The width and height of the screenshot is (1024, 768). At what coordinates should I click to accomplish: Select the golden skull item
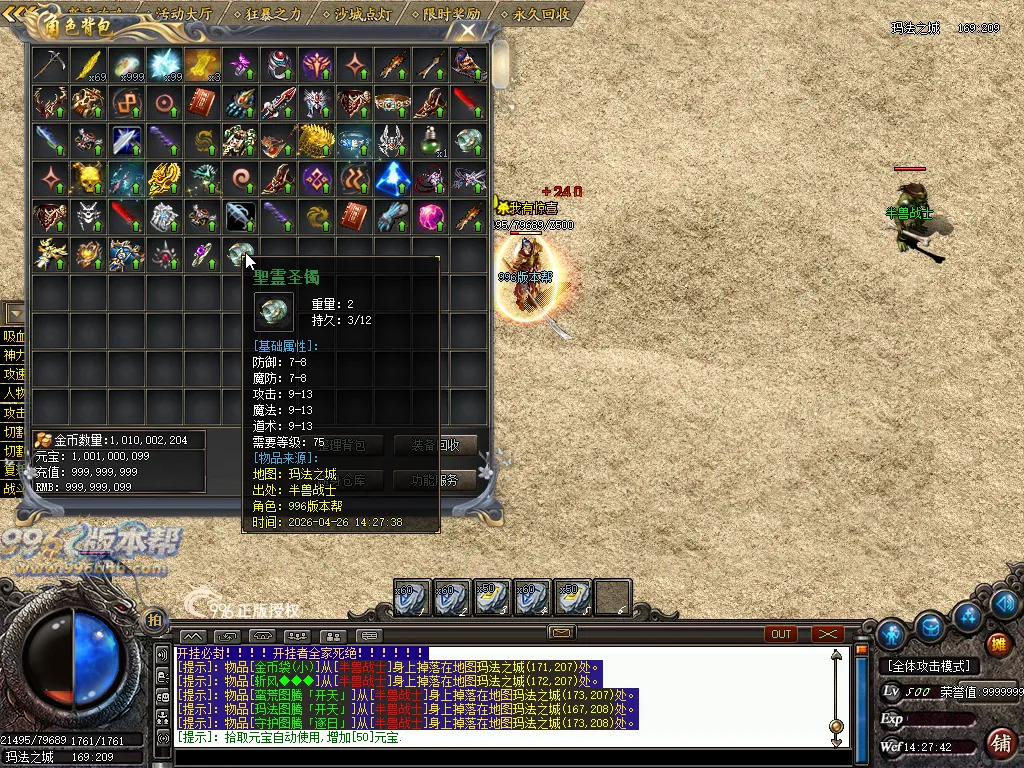(88, 179)
